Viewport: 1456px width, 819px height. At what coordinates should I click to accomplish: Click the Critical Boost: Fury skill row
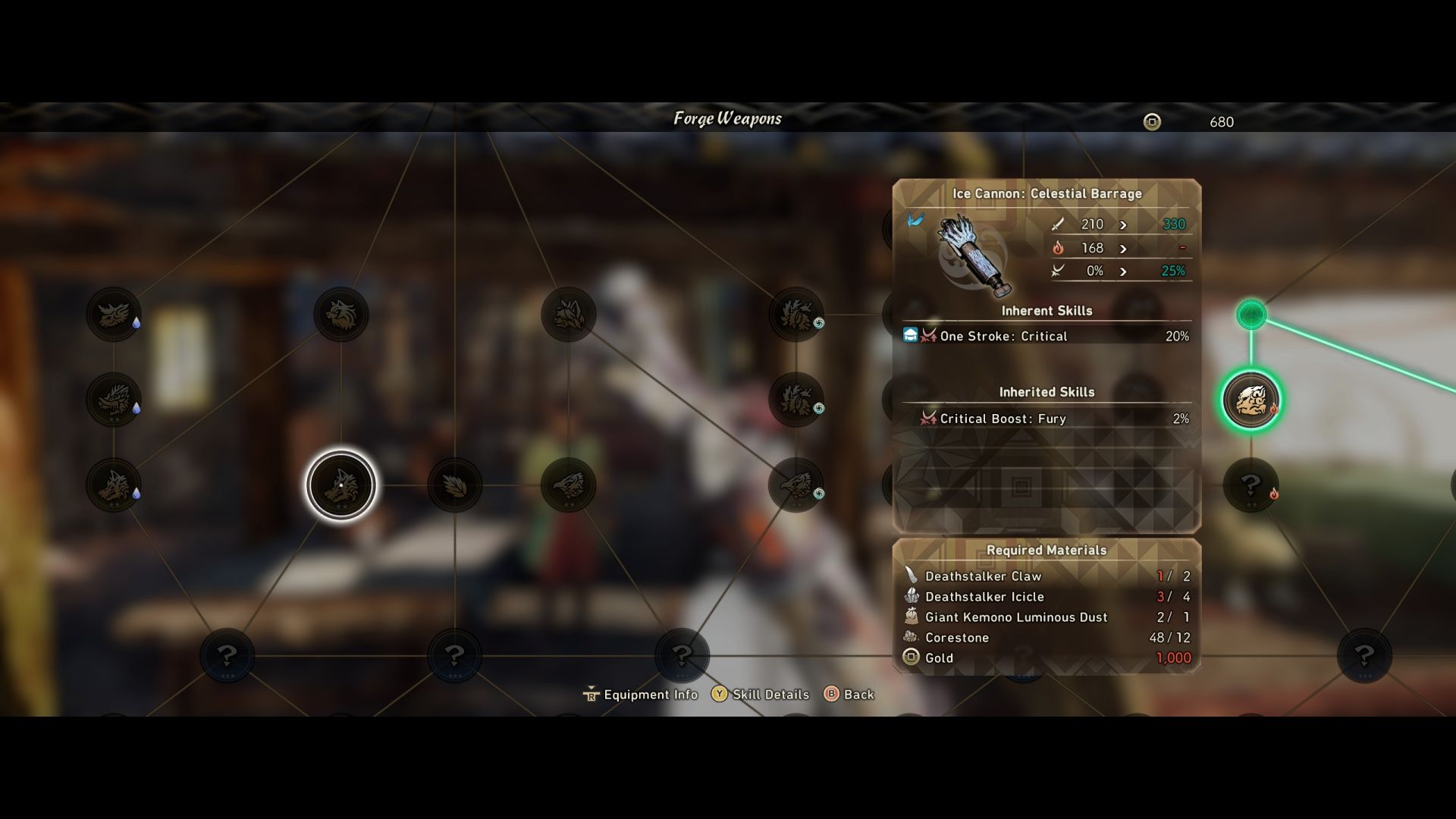click(x=1046, y=419)
